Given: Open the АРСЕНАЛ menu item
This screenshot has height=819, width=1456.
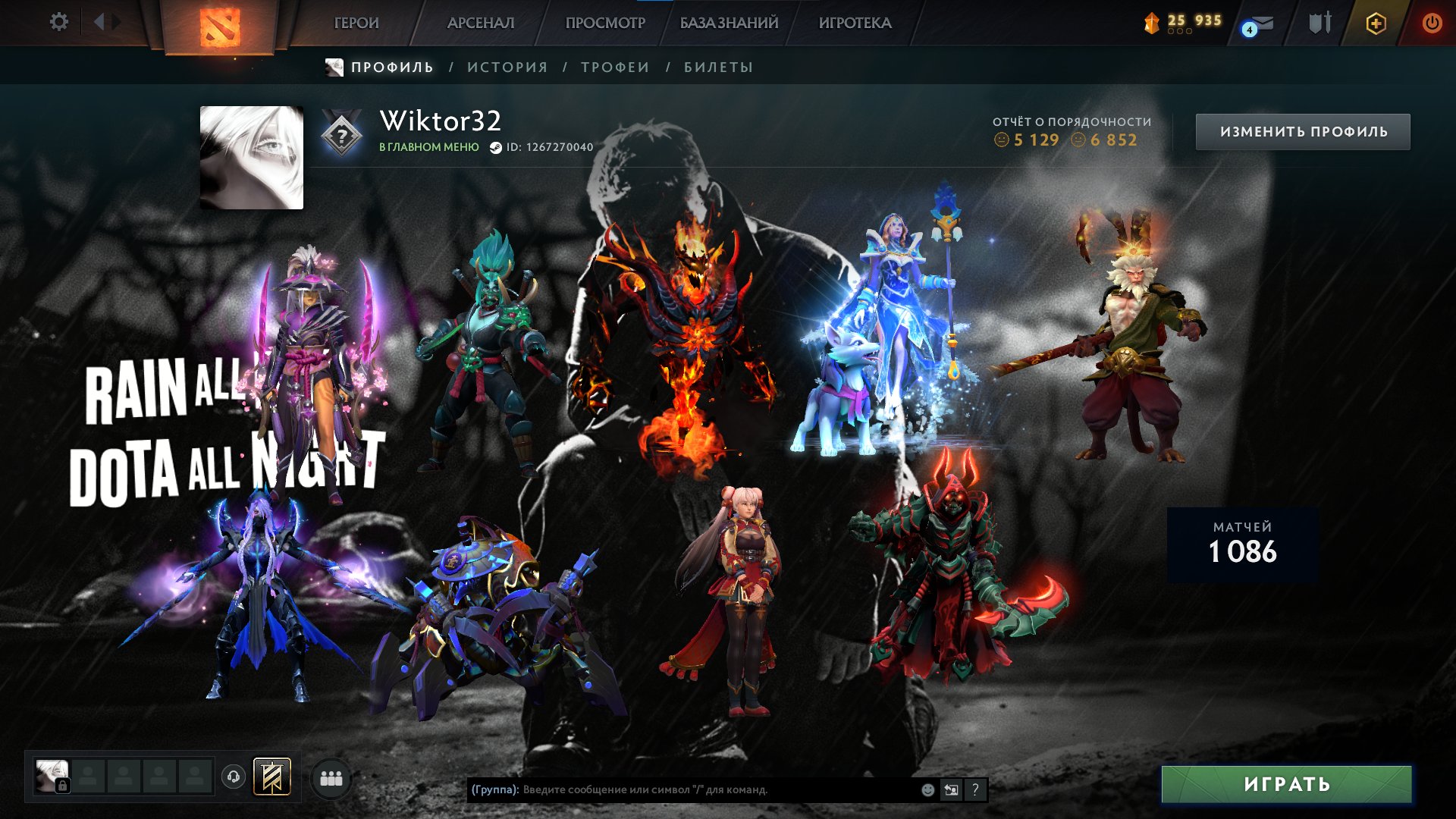Looking at the screenshot, I should 481,23.
